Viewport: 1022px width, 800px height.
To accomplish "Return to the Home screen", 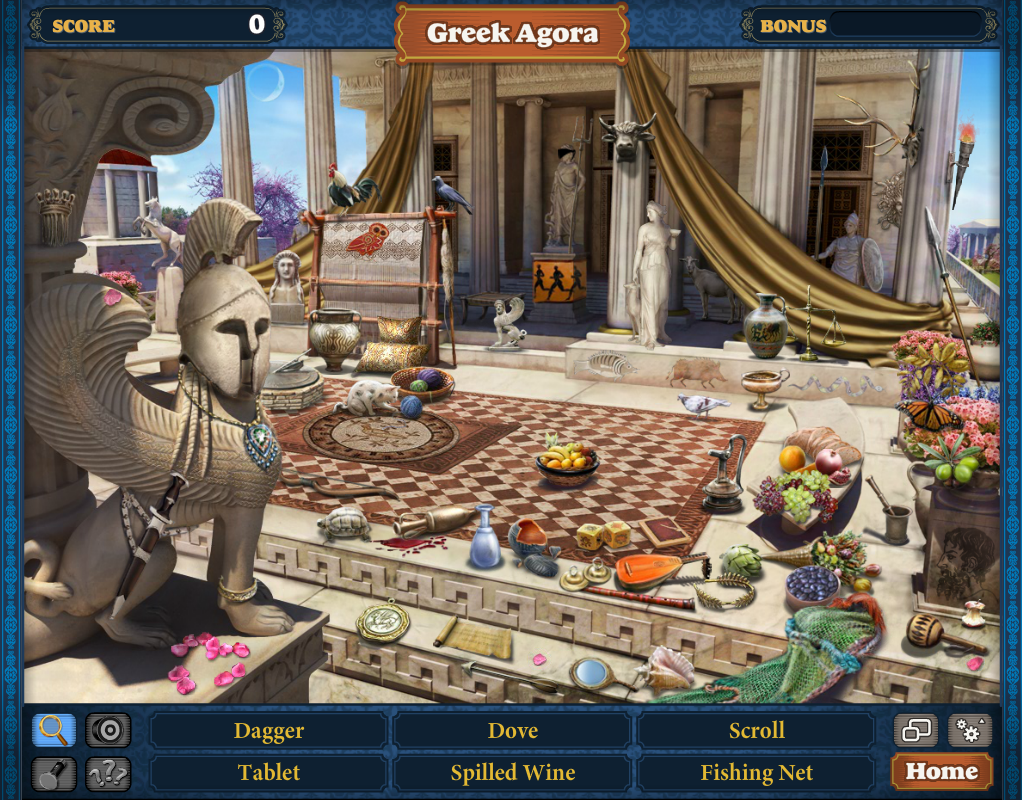I will pyautogui.click(x=941, y=772).
